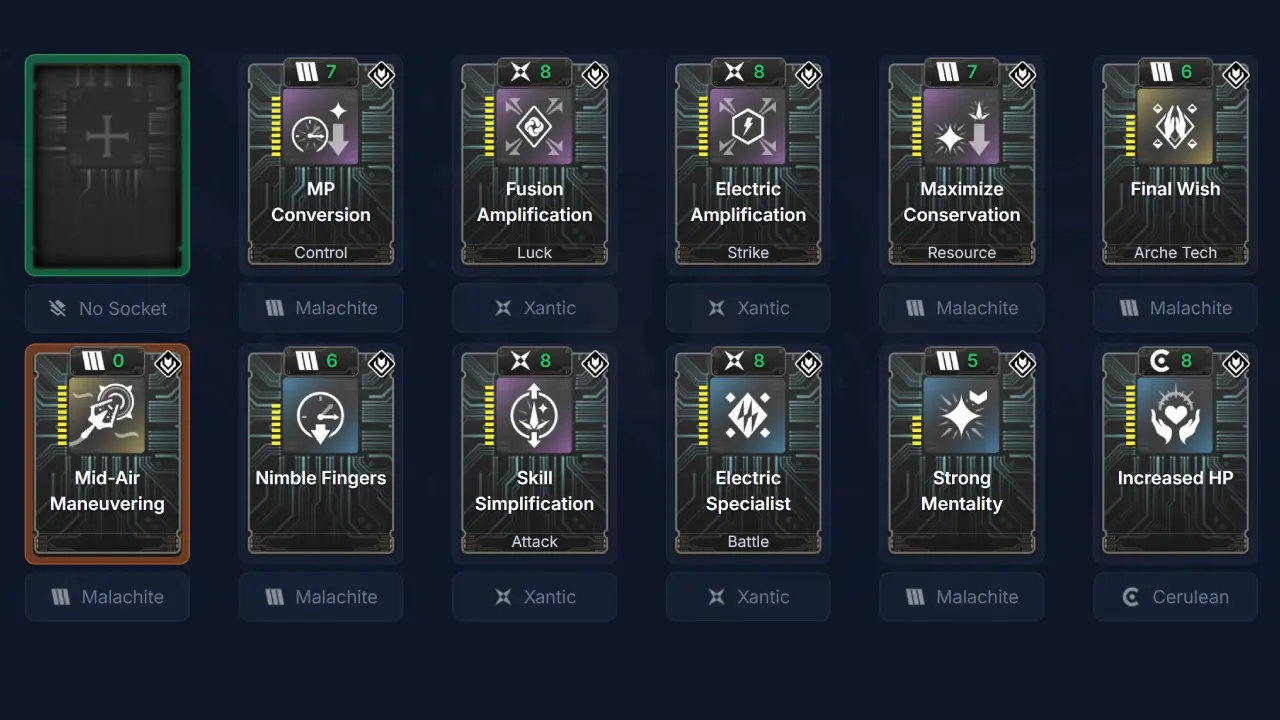
Task: Select the Mid-Air Maneuvering module icon
Action: (107, 414)
